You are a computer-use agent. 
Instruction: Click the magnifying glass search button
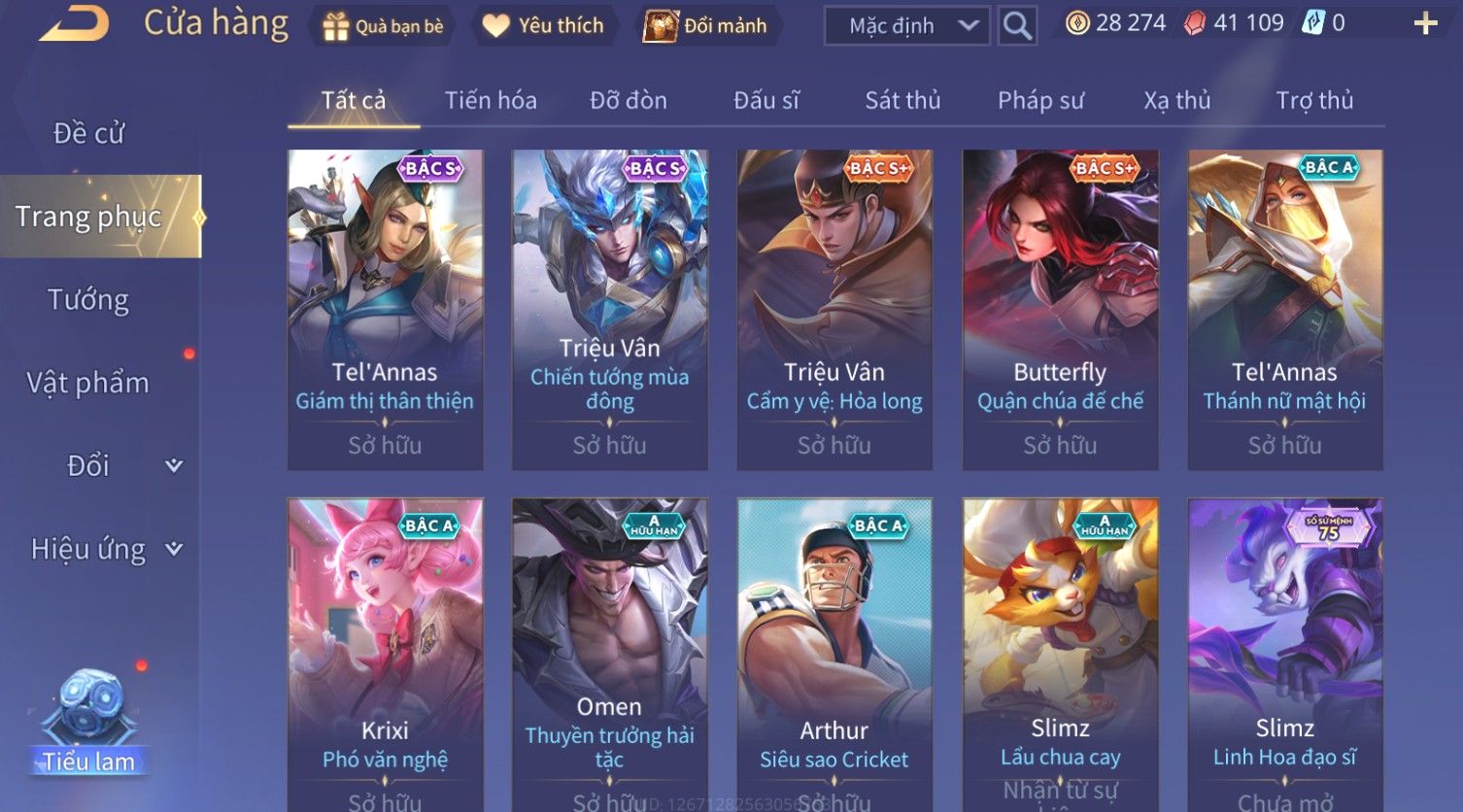point(1017,26)
